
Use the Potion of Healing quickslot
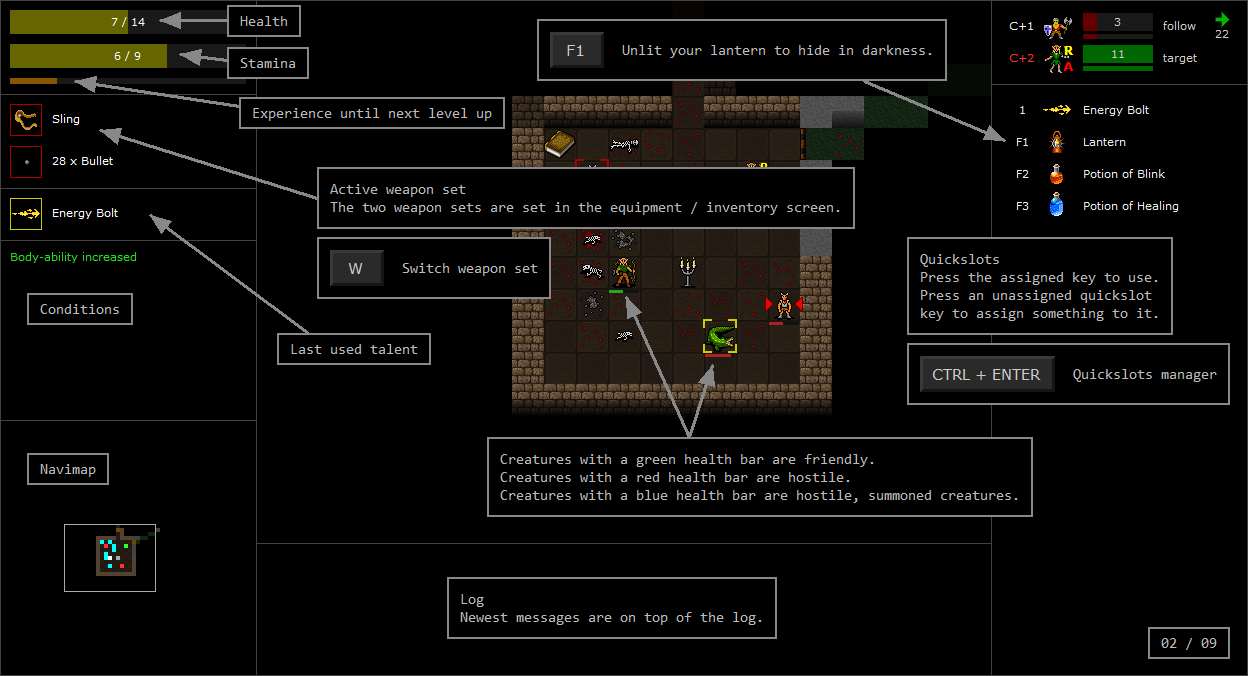(x=1056, y=207)
